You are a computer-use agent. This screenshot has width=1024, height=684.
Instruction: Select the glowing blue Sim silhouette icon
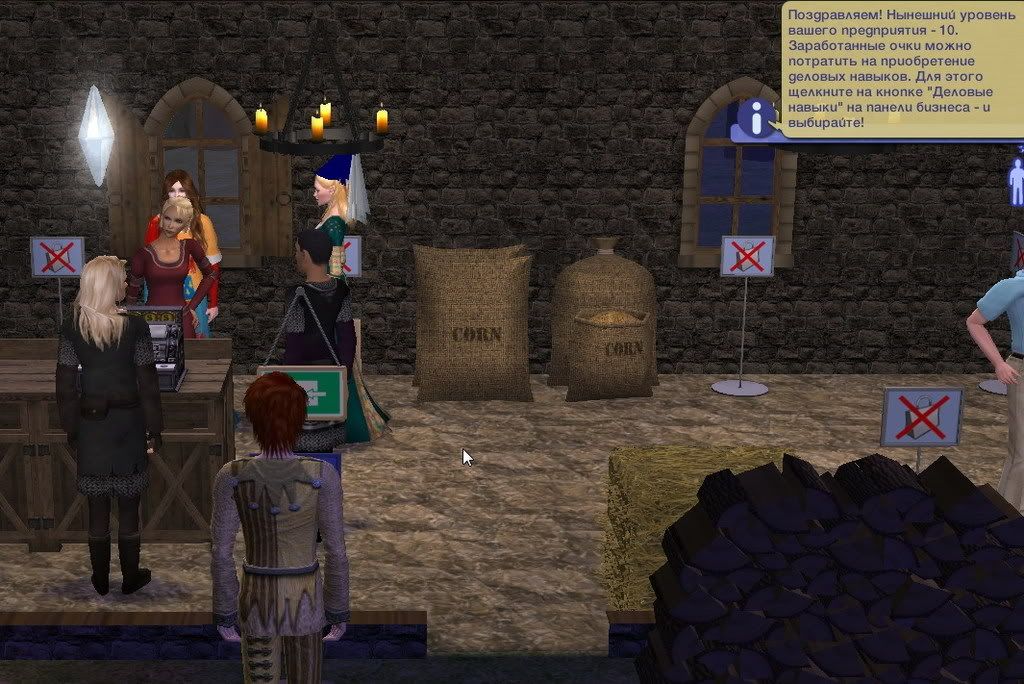click(1015, 180)
